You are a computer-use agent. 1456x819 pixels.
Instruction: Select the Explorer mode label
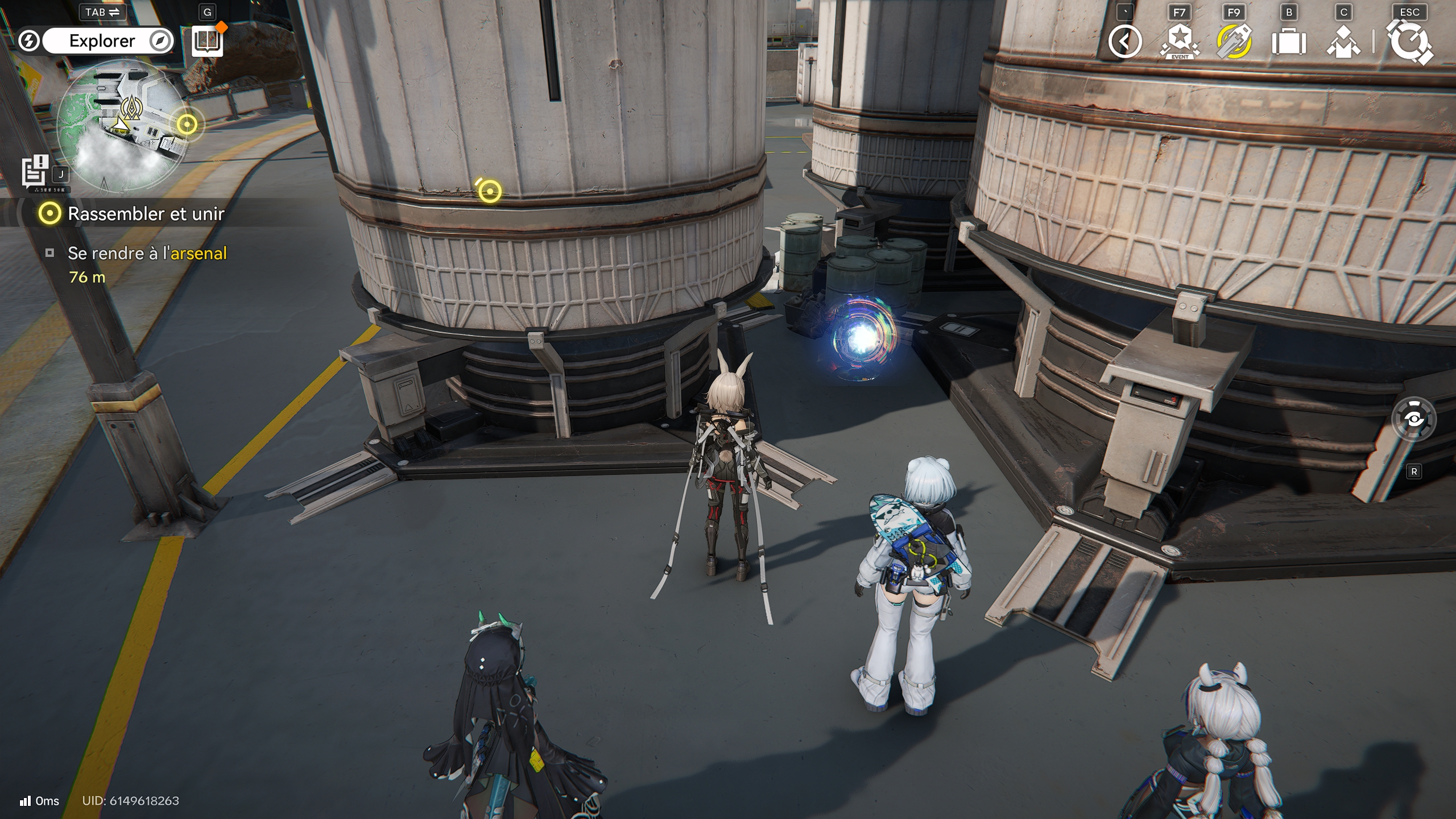pos(101,40)
